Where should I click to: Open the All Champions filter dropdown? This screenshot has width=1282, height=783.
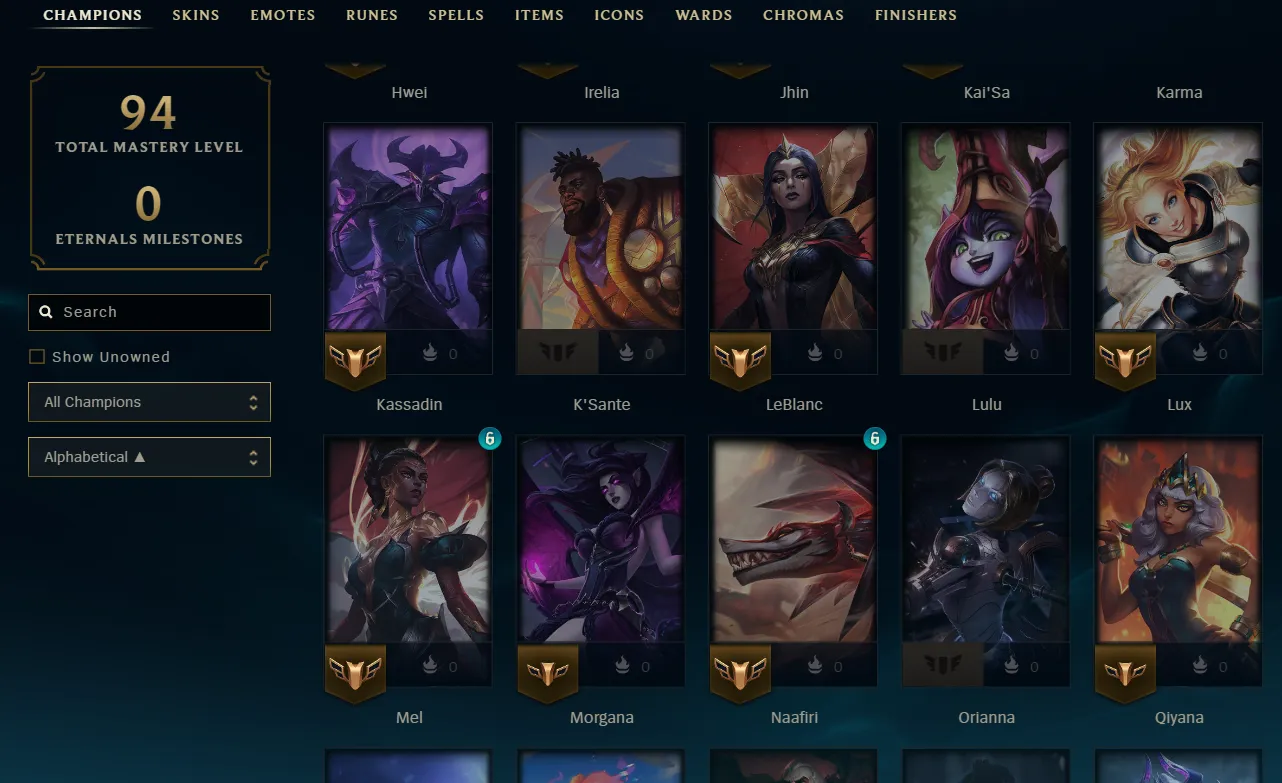150,402
